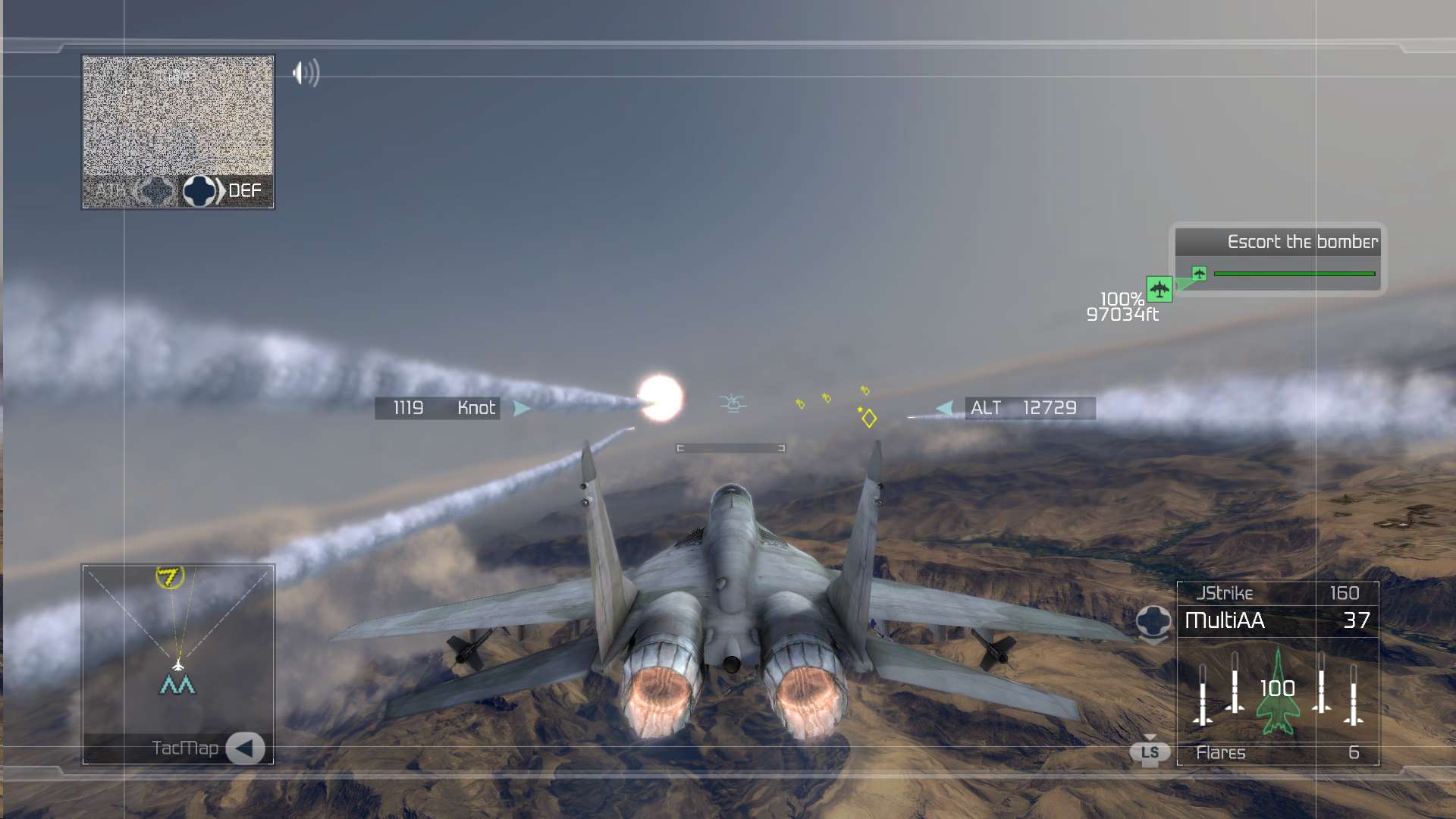Image resolution: width=1456 pixels, height=819 pixels.
Task: Select the MultiAA weapon row
Action: pyautogui.click(x=1277, y=621)
